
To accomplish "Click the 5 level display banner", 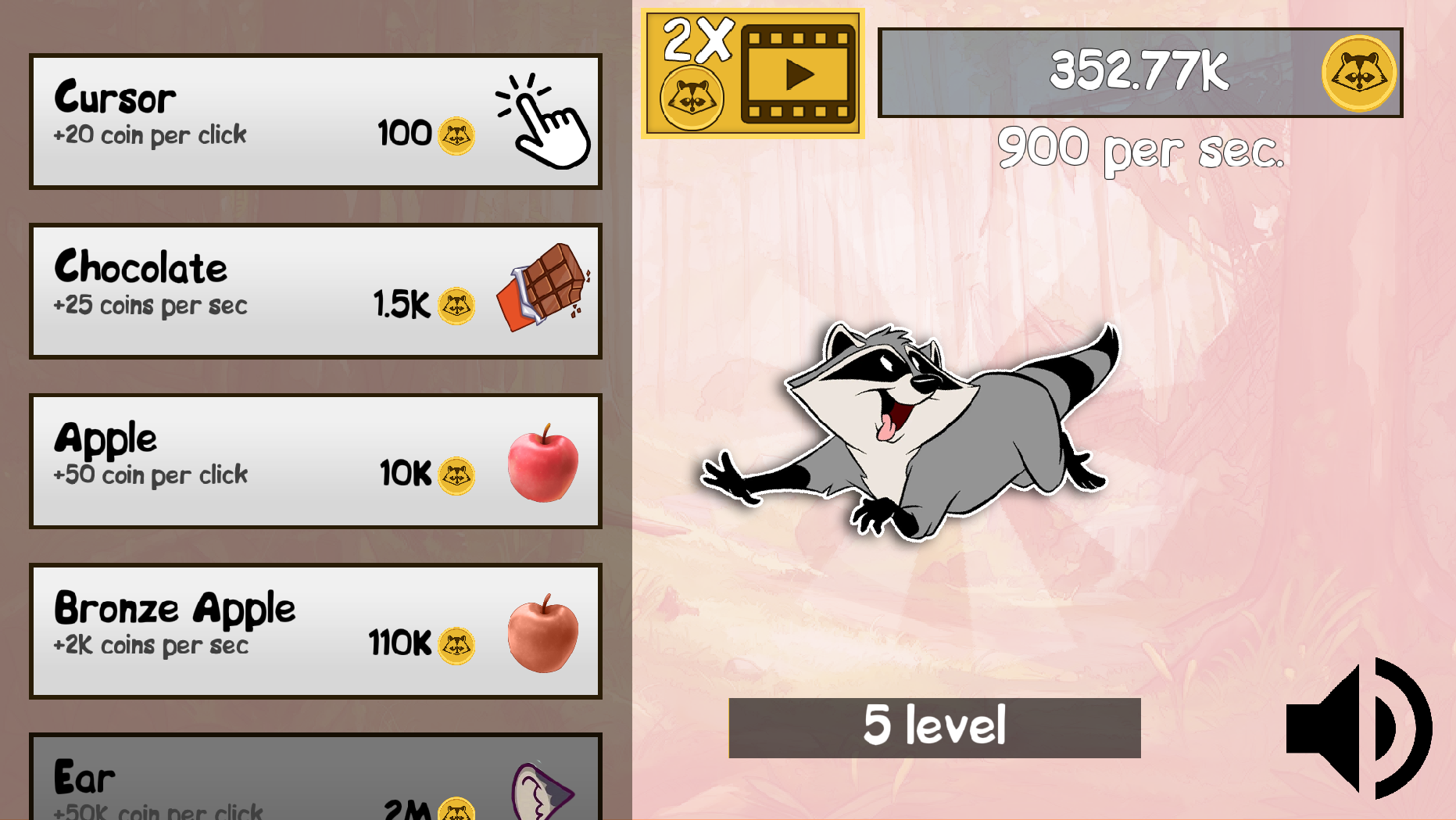I will coord(932,726).
